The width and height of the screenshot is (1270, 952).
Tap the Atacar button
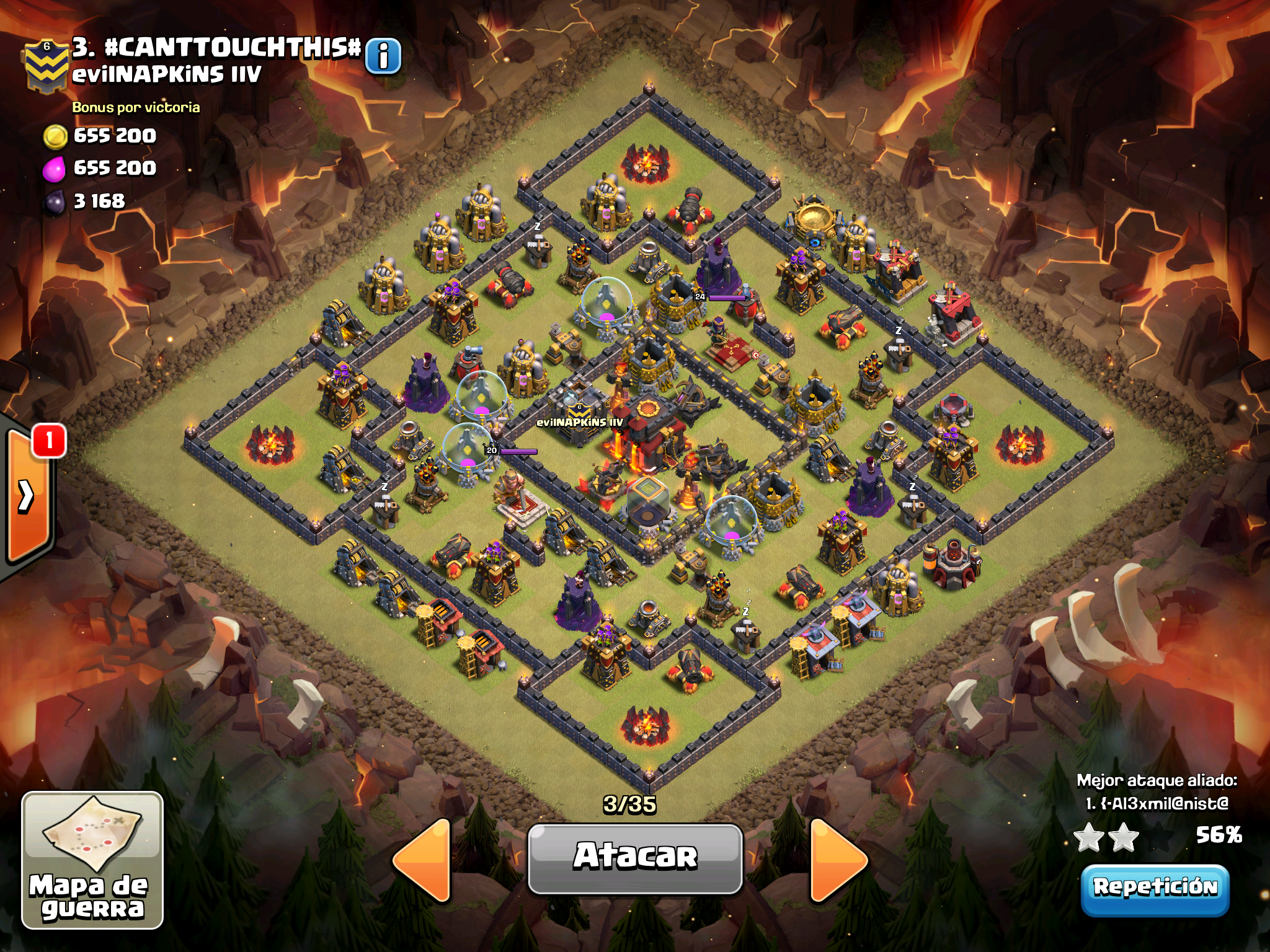(x=635, y=858)
